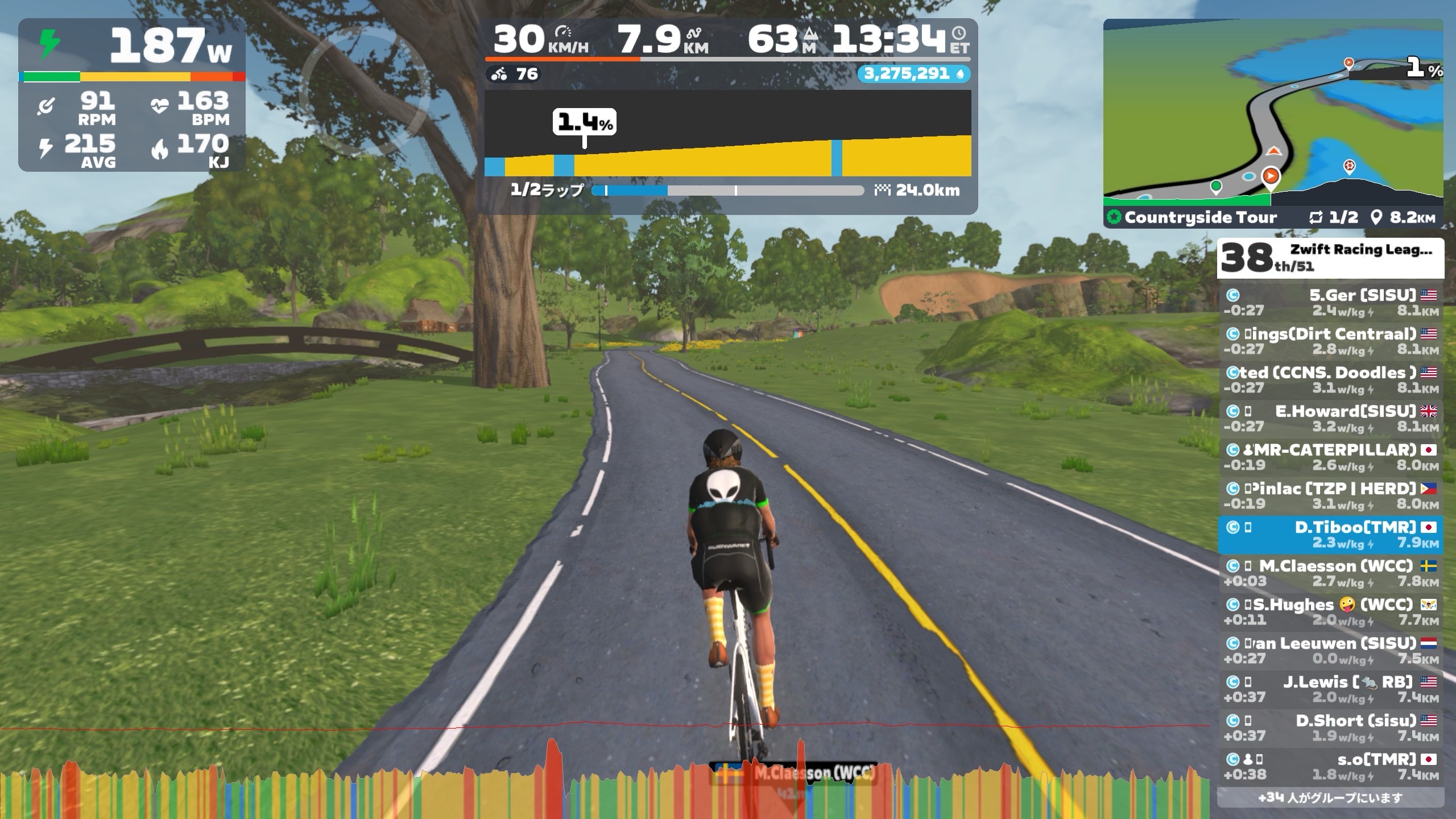The image size is (1456, 819).
Task: Expand the +34 riders in group footer
Action: (1330, 797)
